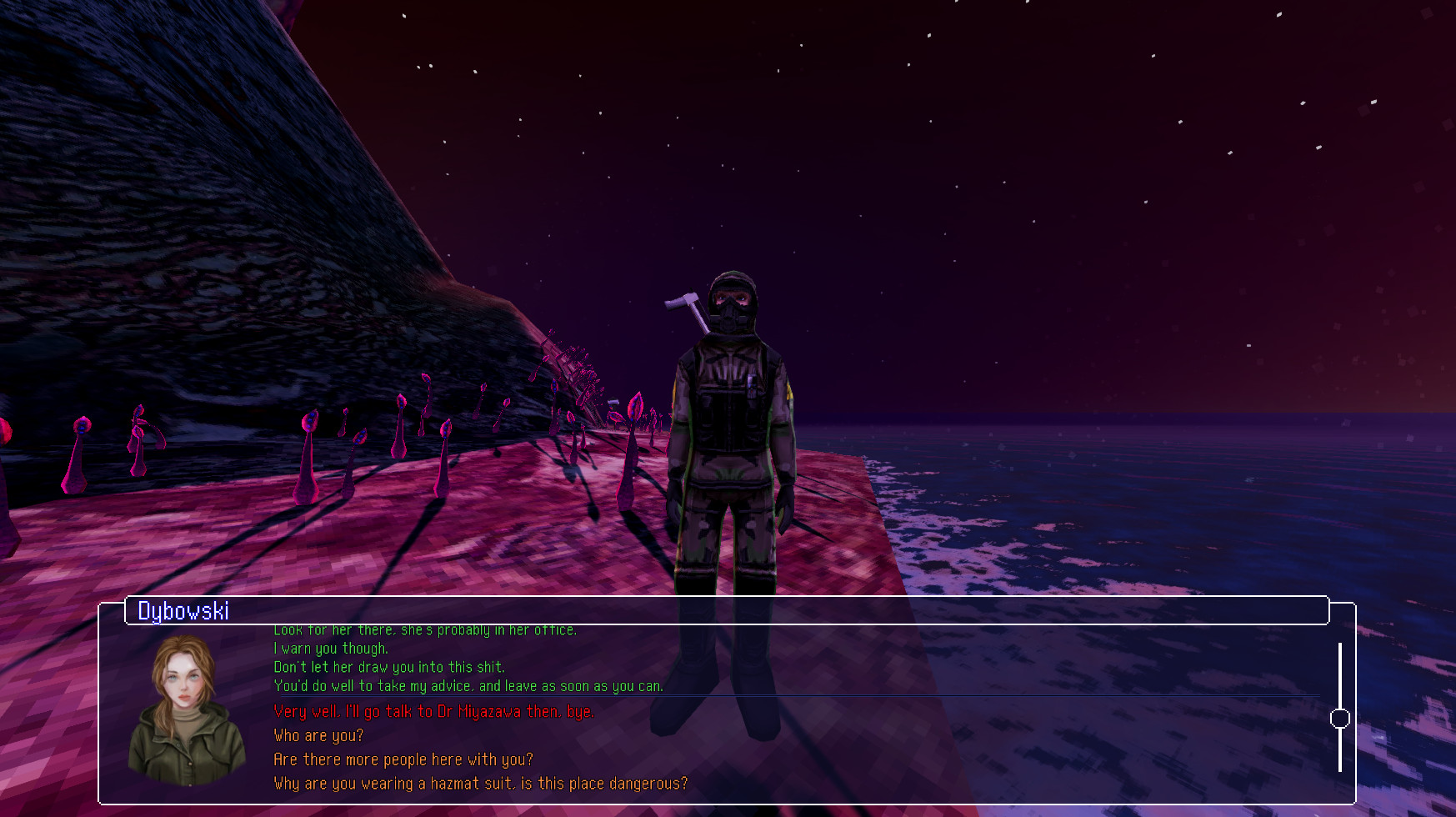The image size is (1456, 817).
Task: Click "Don't let her draw you into this shit."
Action: pyautogui.click(x=388, y=667)
